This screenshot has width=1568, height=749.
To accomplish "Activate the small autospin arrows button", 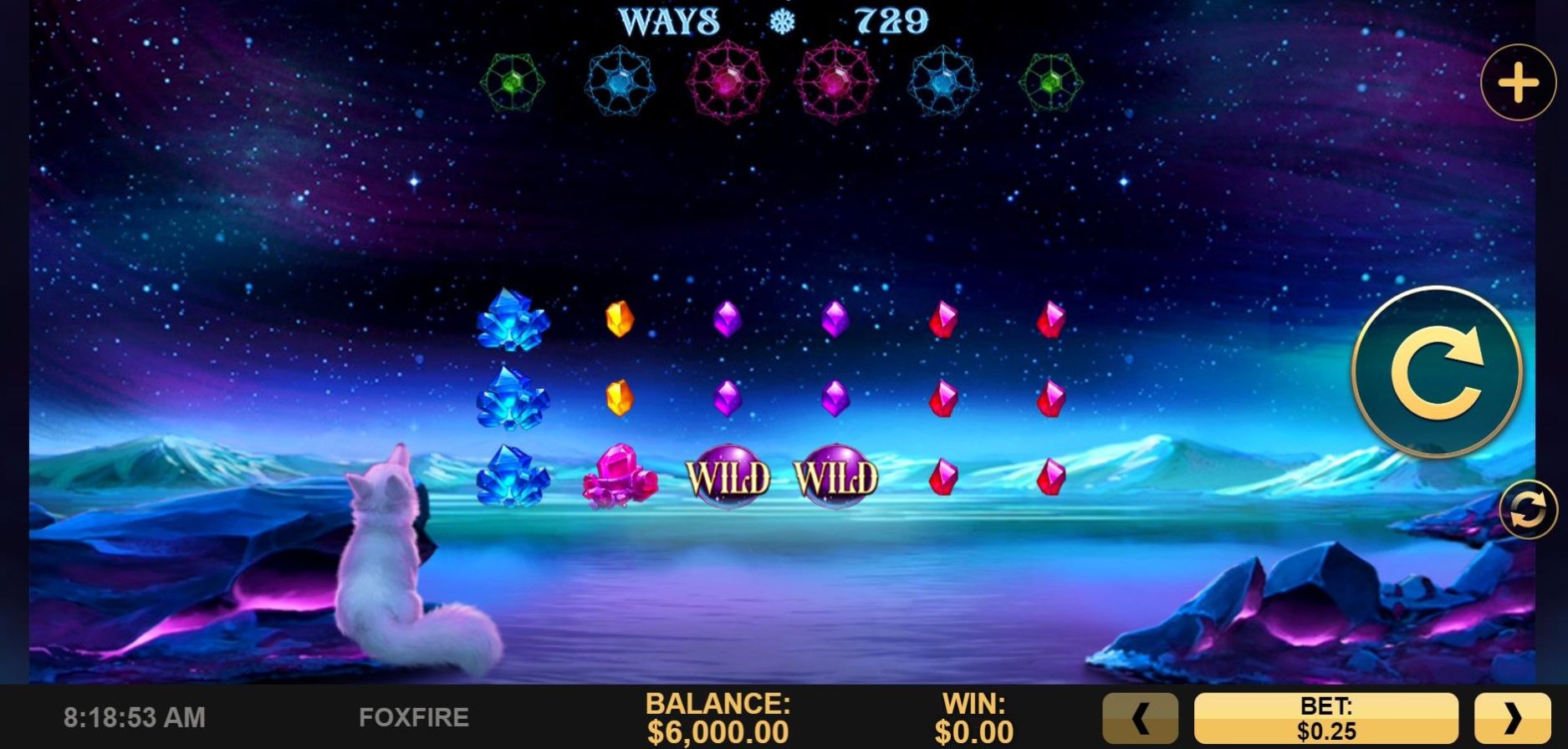I will tap(1527, 510).
